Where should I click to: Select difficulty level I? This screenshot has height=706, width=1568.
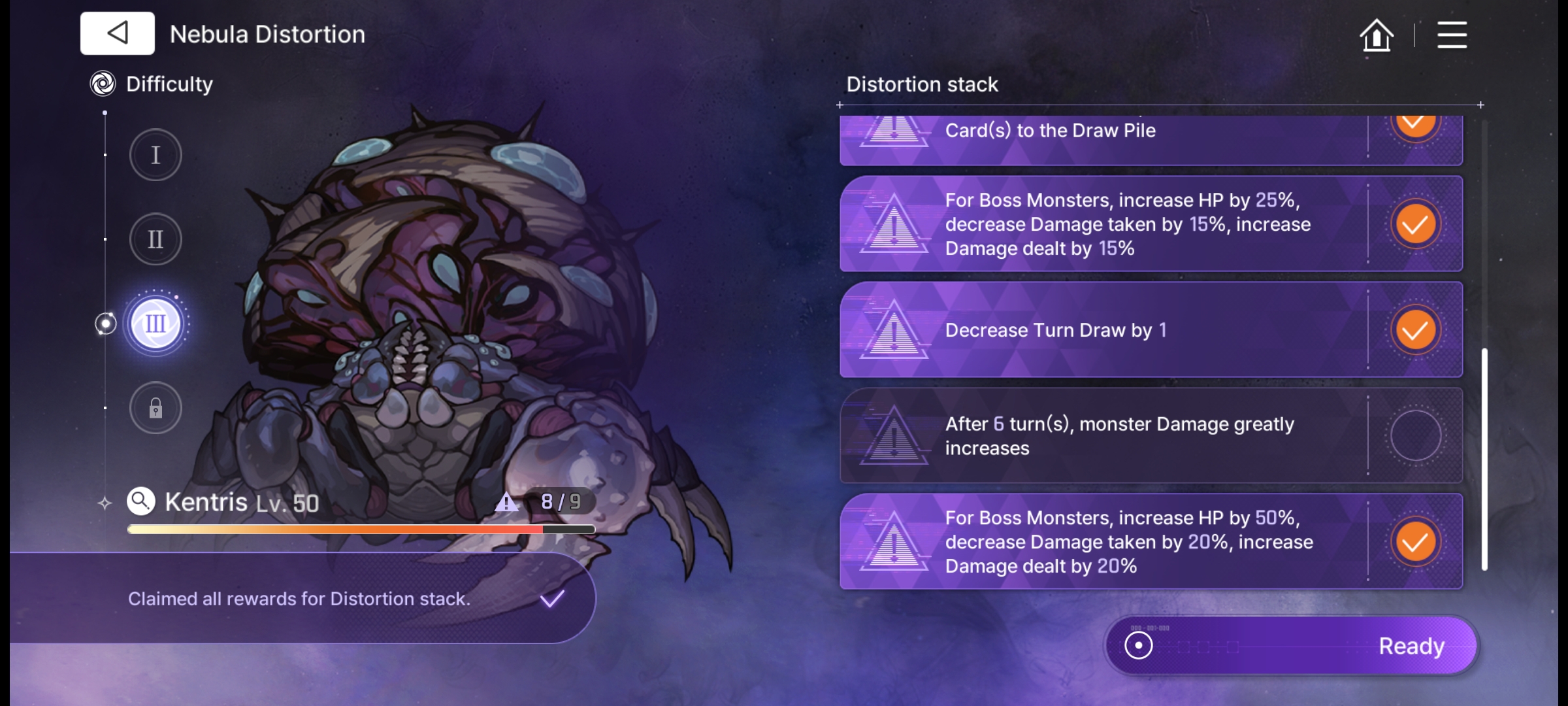click(155, 156)
